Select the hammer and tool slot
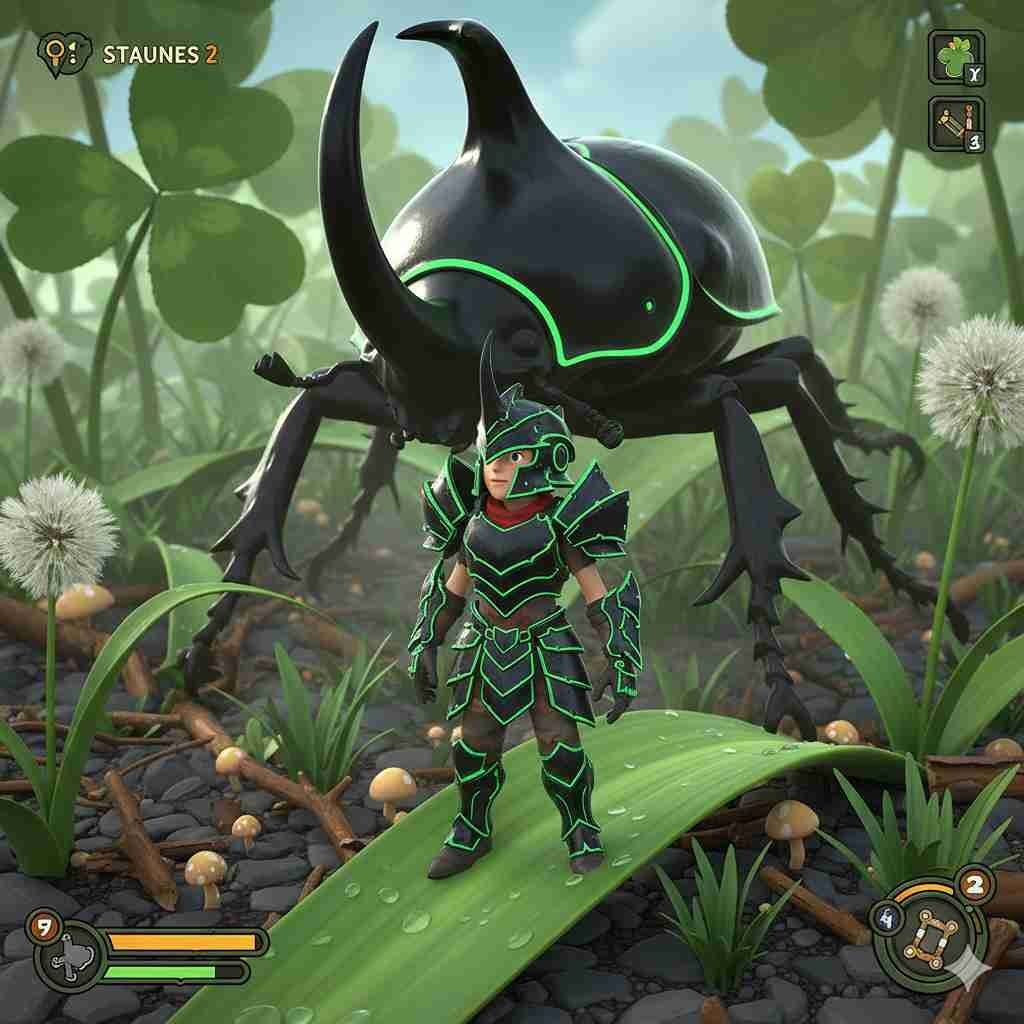 (956, 124)
